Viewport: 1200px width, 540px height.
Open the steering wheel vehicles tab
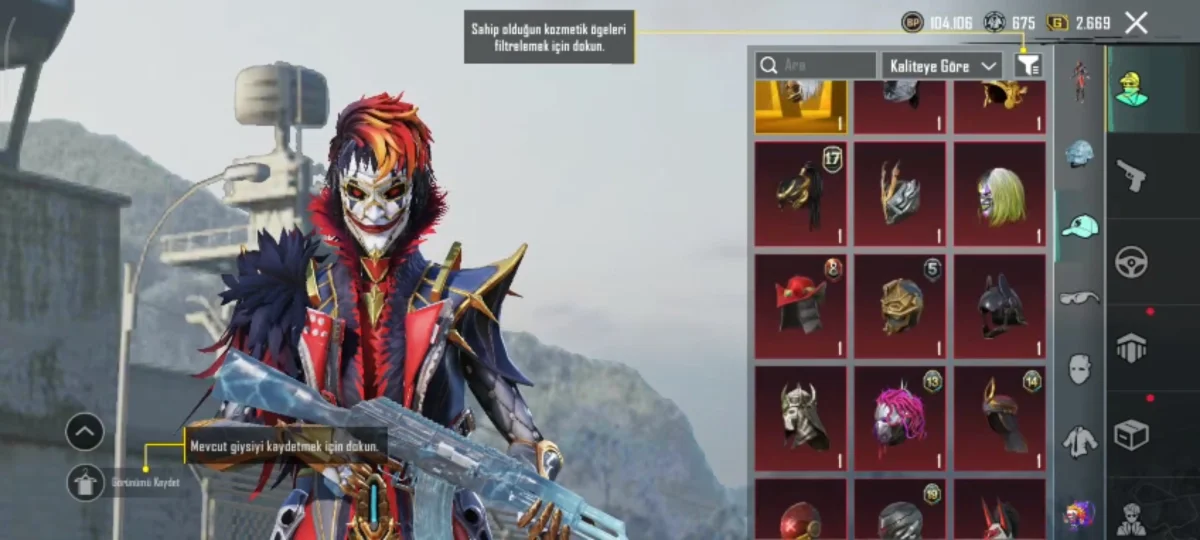tap(1131, 262)
